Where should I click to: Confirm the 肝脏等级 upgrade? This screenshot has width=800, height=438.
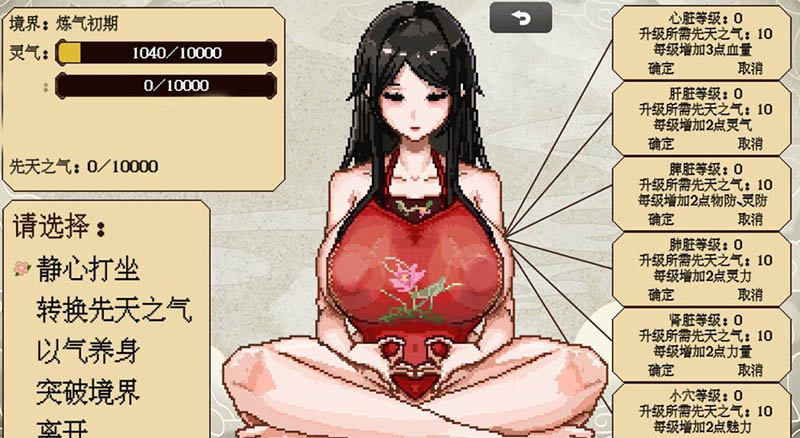click(x=661, y=143)
